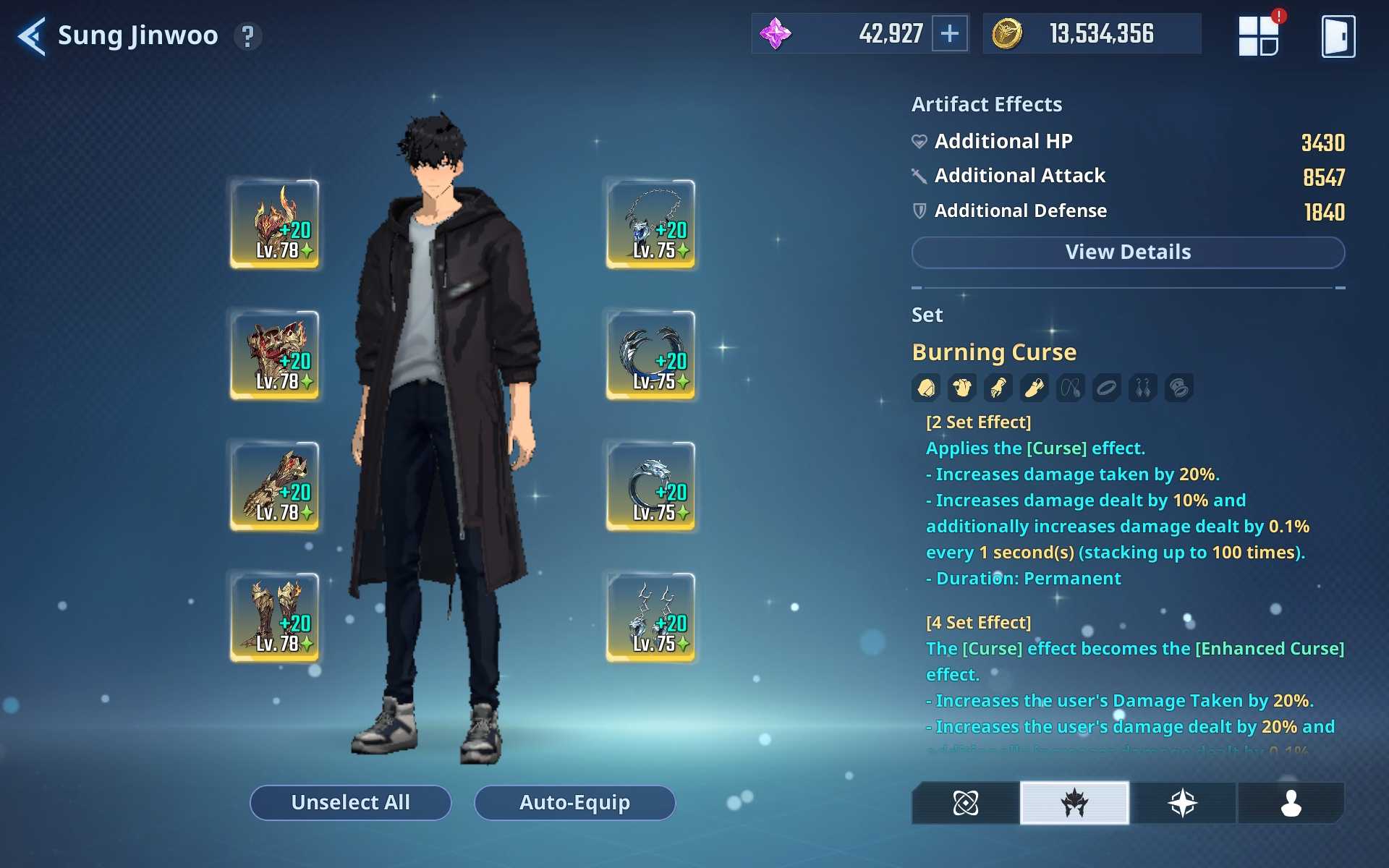The width and height of the screenshot is (1389, 868).
Task: Go back using the arrow beside Sung Jinwoo
Action: point(32,36)
